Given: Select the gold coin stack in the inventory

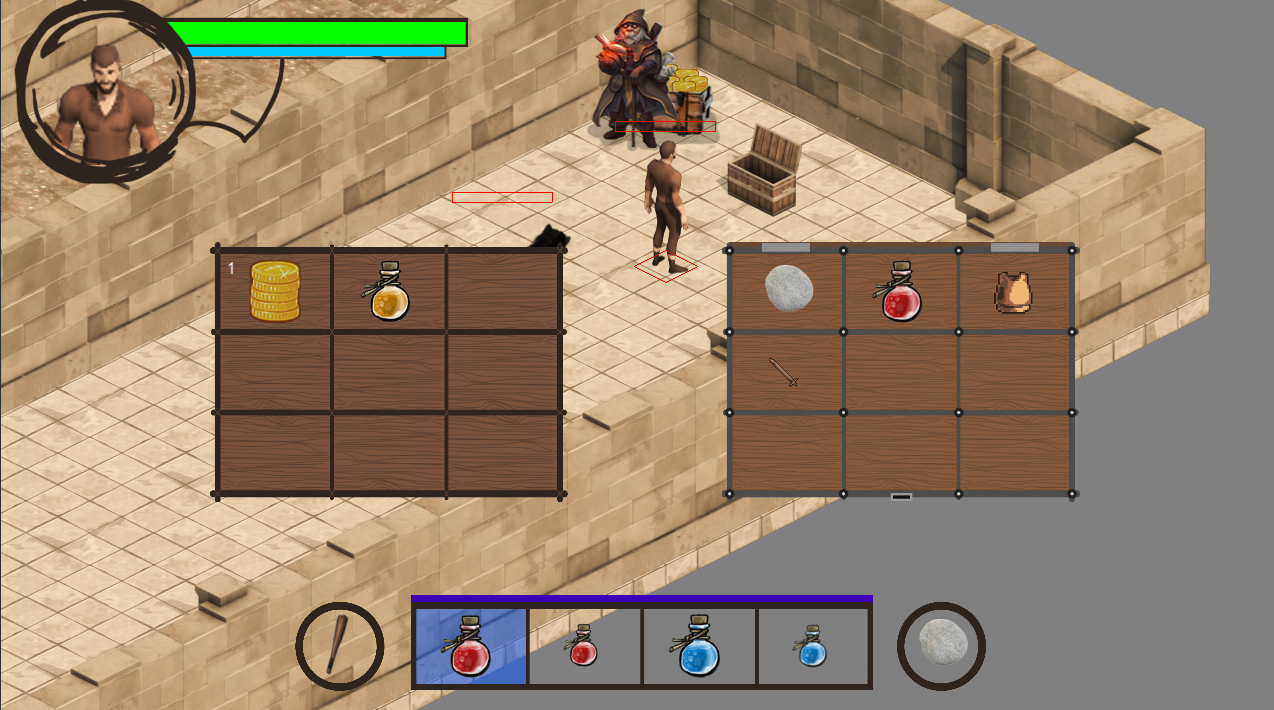Looking at the screenshot, I should pyautogui.click(x=275, y=291).
